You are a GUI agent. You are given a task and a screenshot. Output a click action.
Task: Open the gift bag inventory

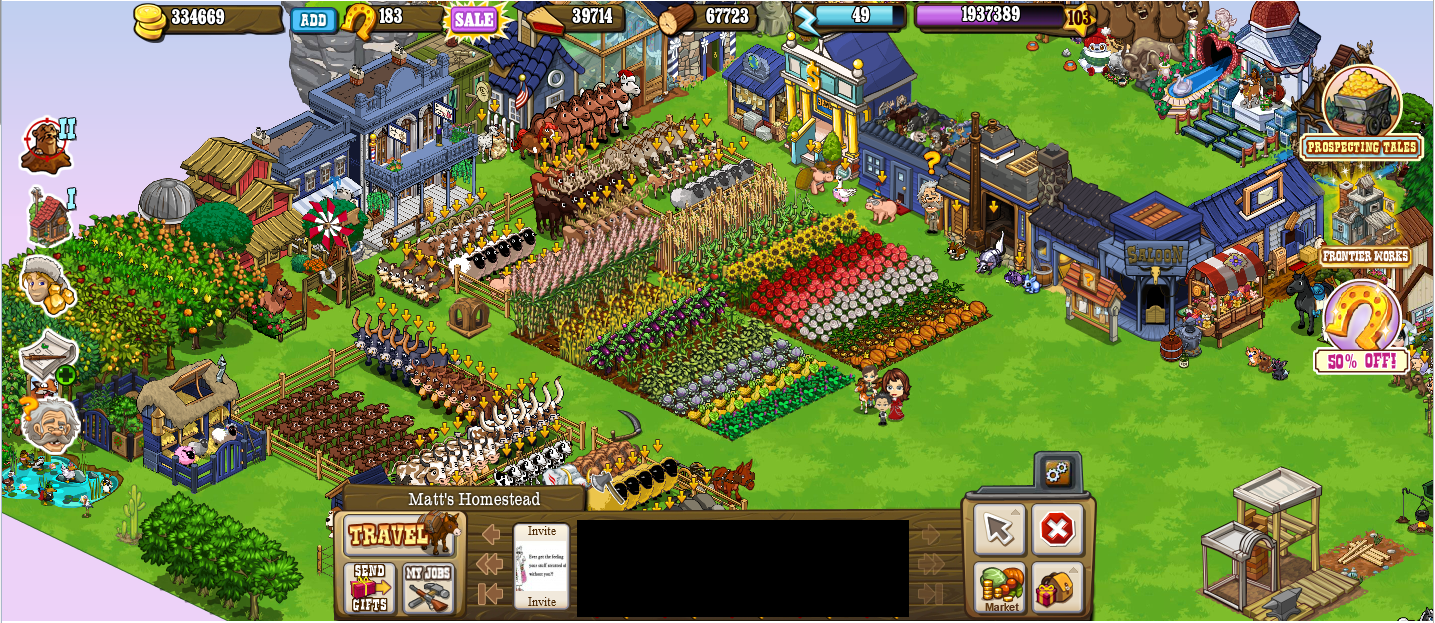click(1057, 588)
